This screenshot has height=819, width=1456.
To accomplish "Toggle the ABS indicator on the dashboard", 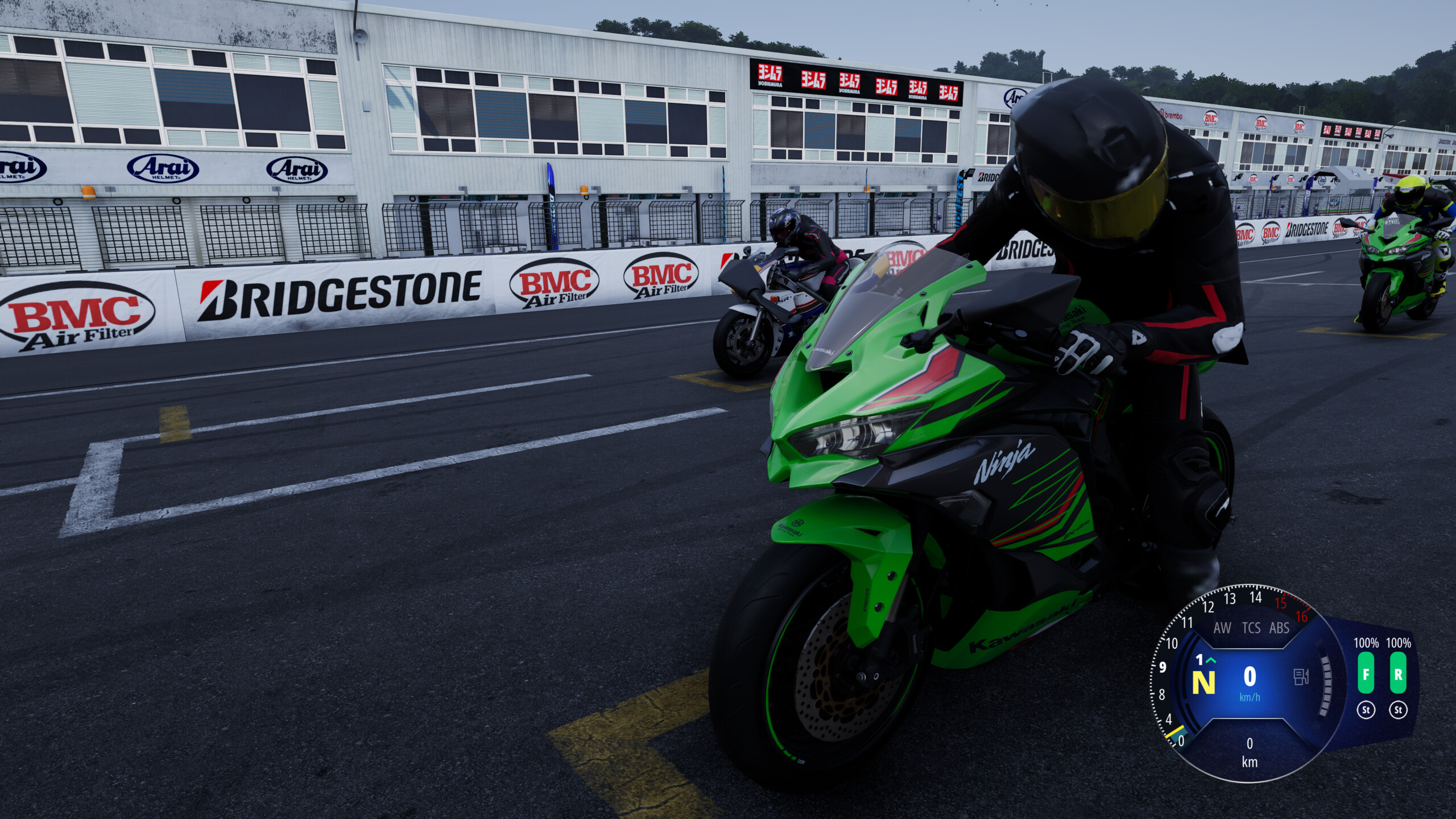I will coord(1280,629).
